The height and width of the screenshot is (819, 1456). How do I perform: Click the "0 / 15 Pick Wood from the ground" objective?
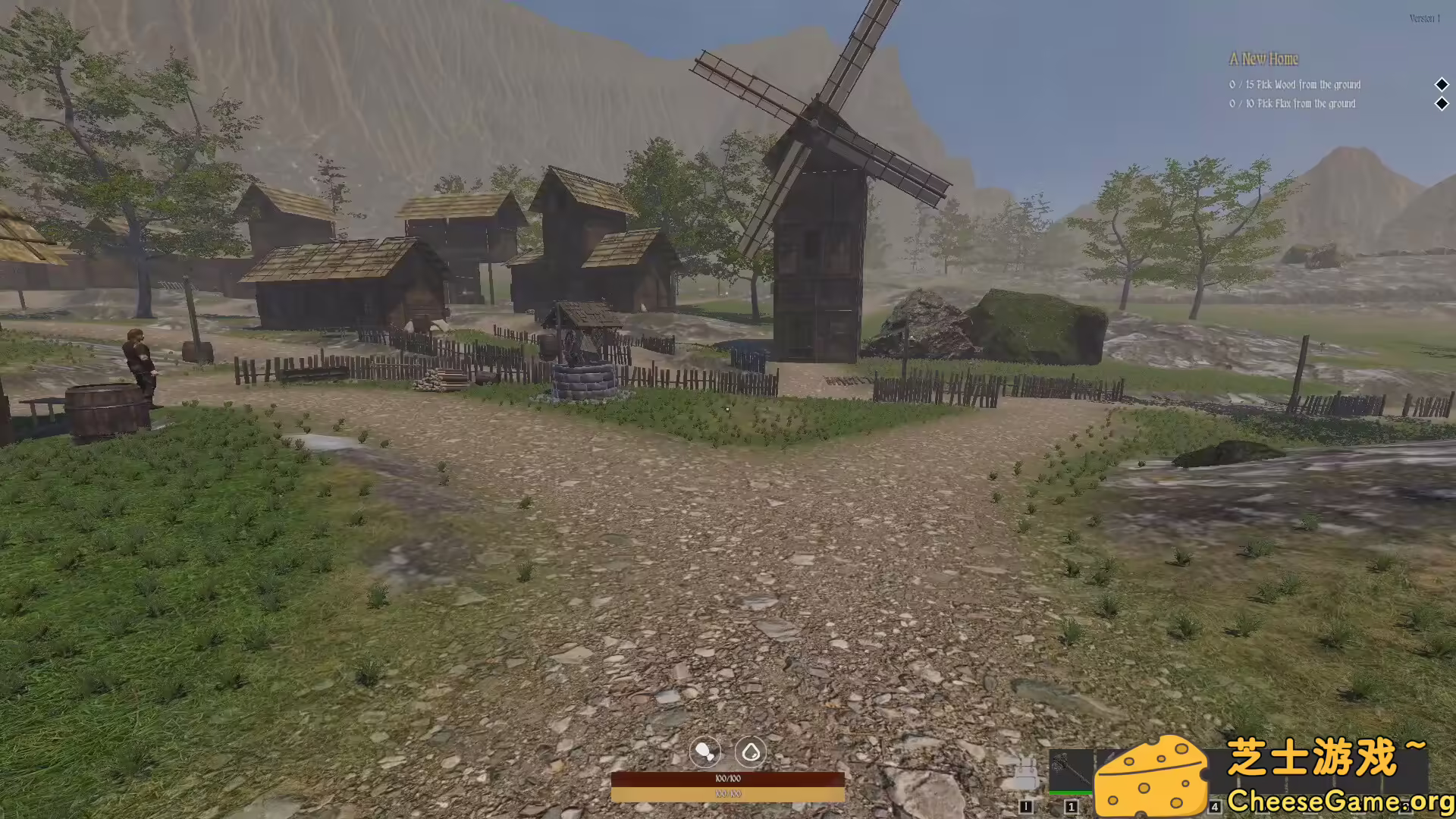point(1294,85)
